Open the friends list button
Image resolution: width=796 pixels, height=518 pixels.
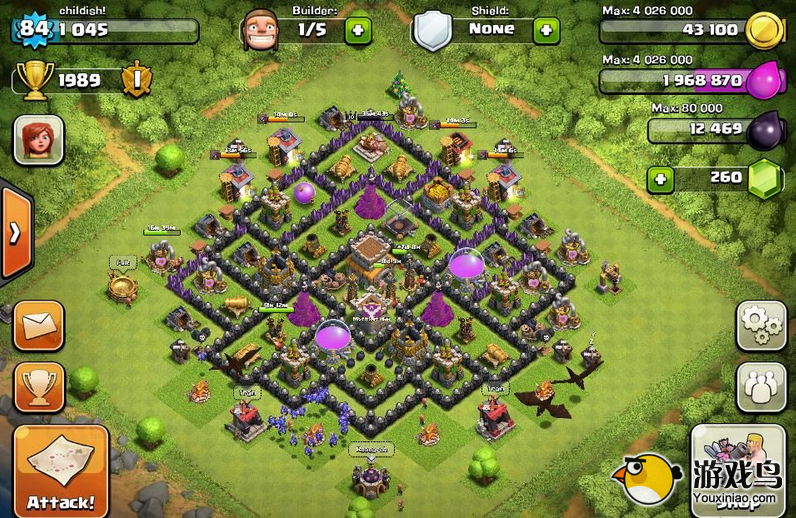(x=761, y=387)
